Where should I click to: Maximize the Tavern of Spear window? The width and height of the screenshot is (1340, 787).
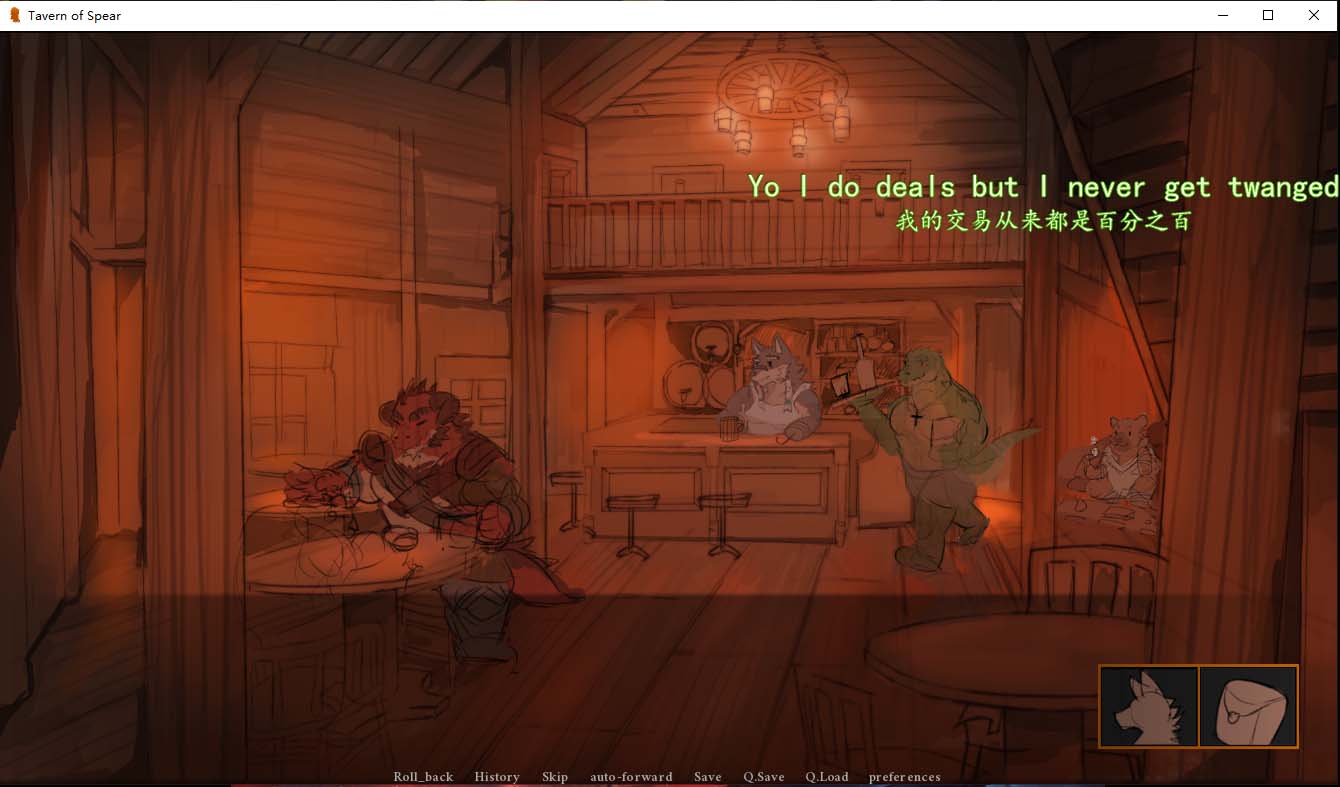[1267, 15]
